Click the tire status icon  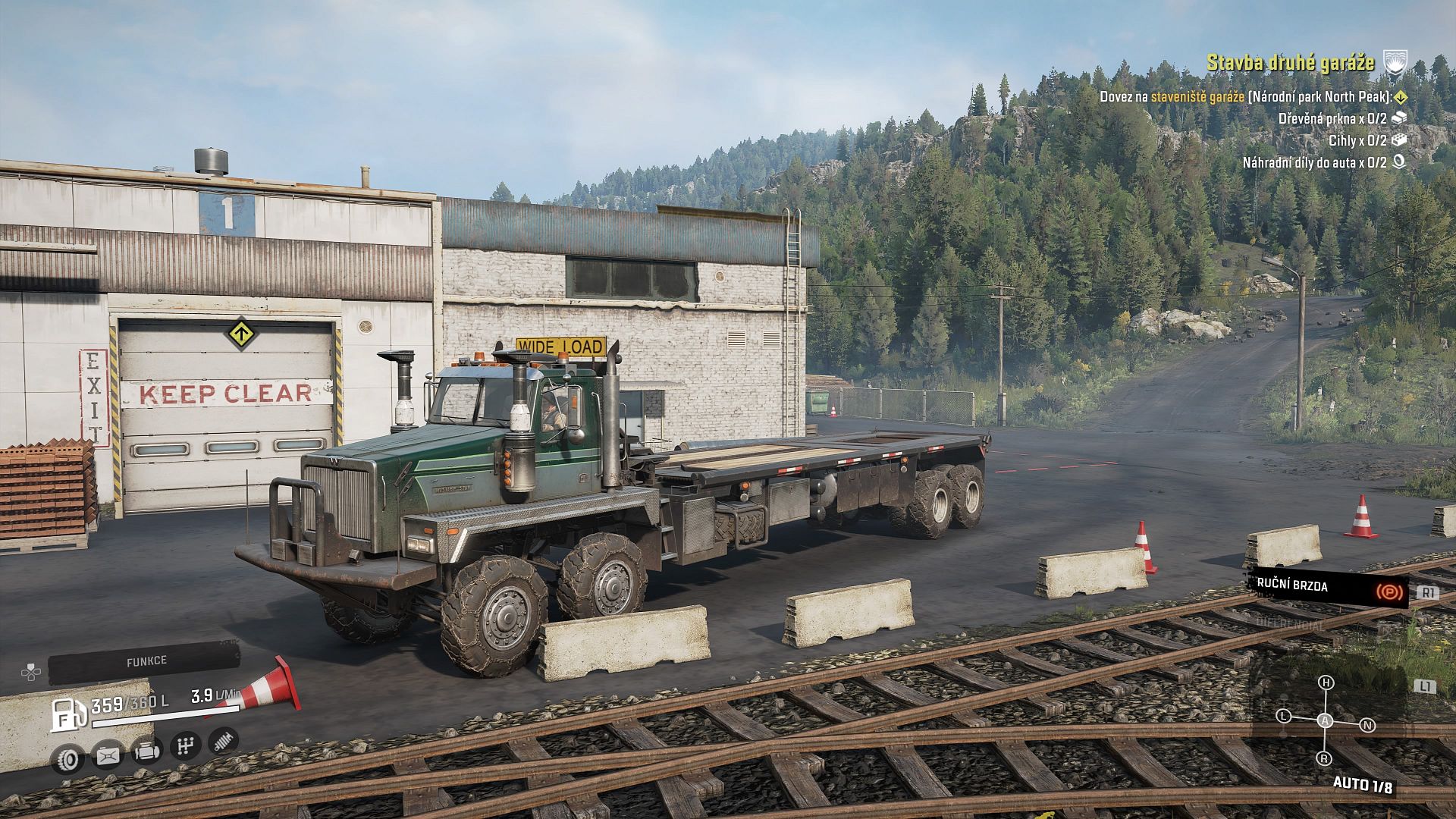click(x=67, y=758)
